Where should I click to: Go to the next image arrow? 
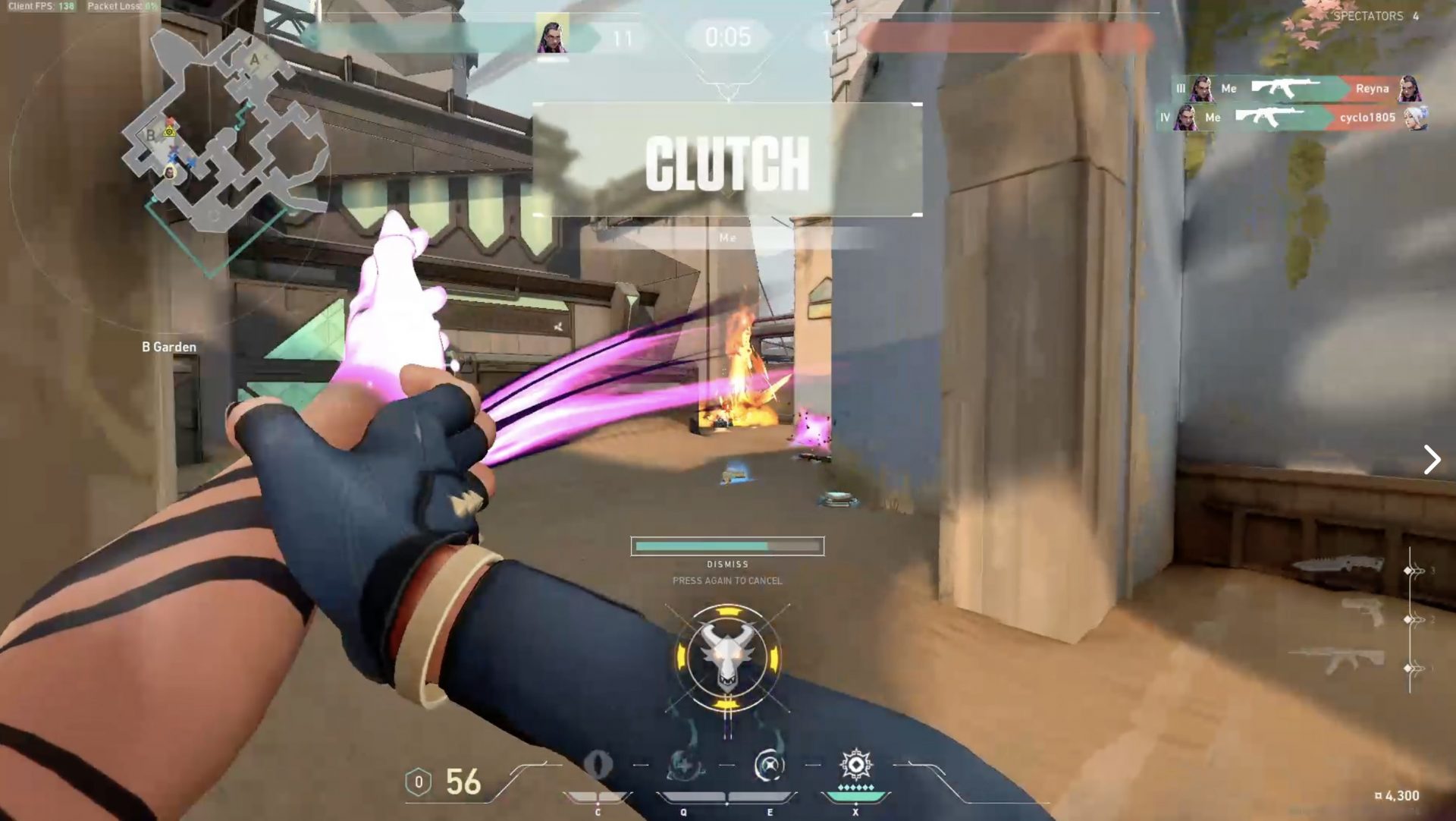pyautogui.click(x=1432, y=460)
